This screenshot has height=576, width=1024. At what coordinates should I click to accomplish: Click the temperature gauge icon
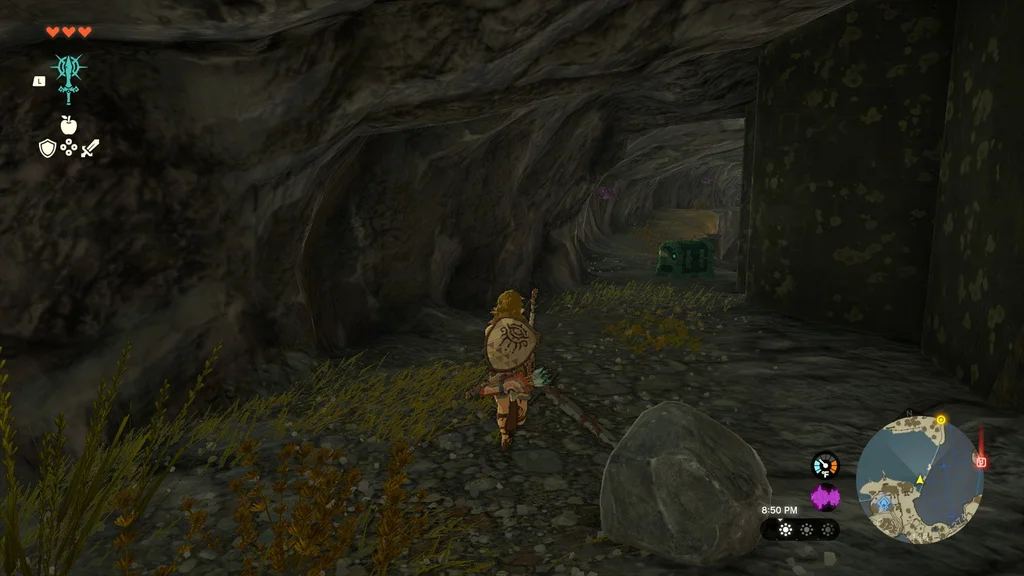[x=825, y=464]
